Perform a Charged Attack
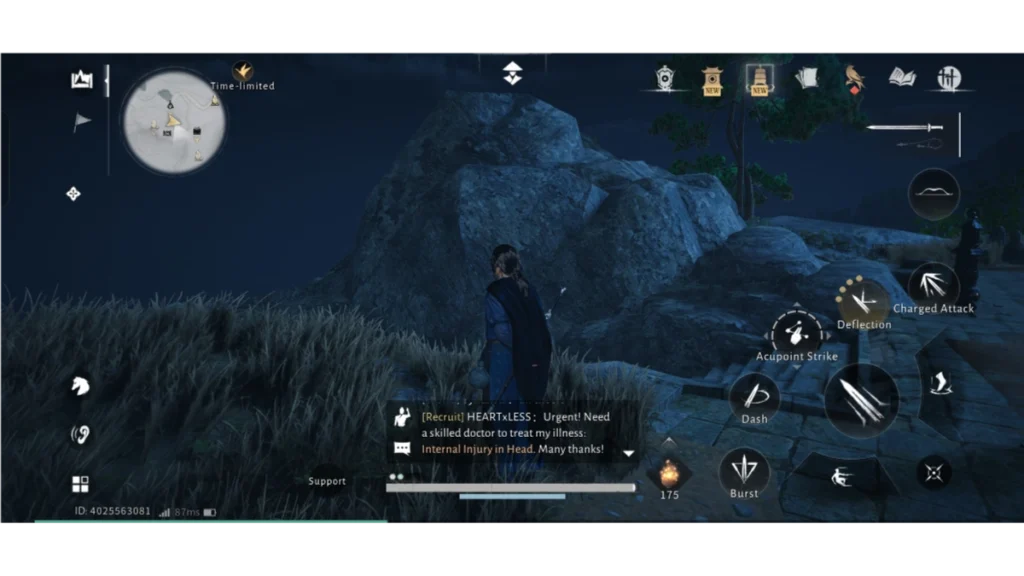The image size is (1024, 576). [933, 285]
